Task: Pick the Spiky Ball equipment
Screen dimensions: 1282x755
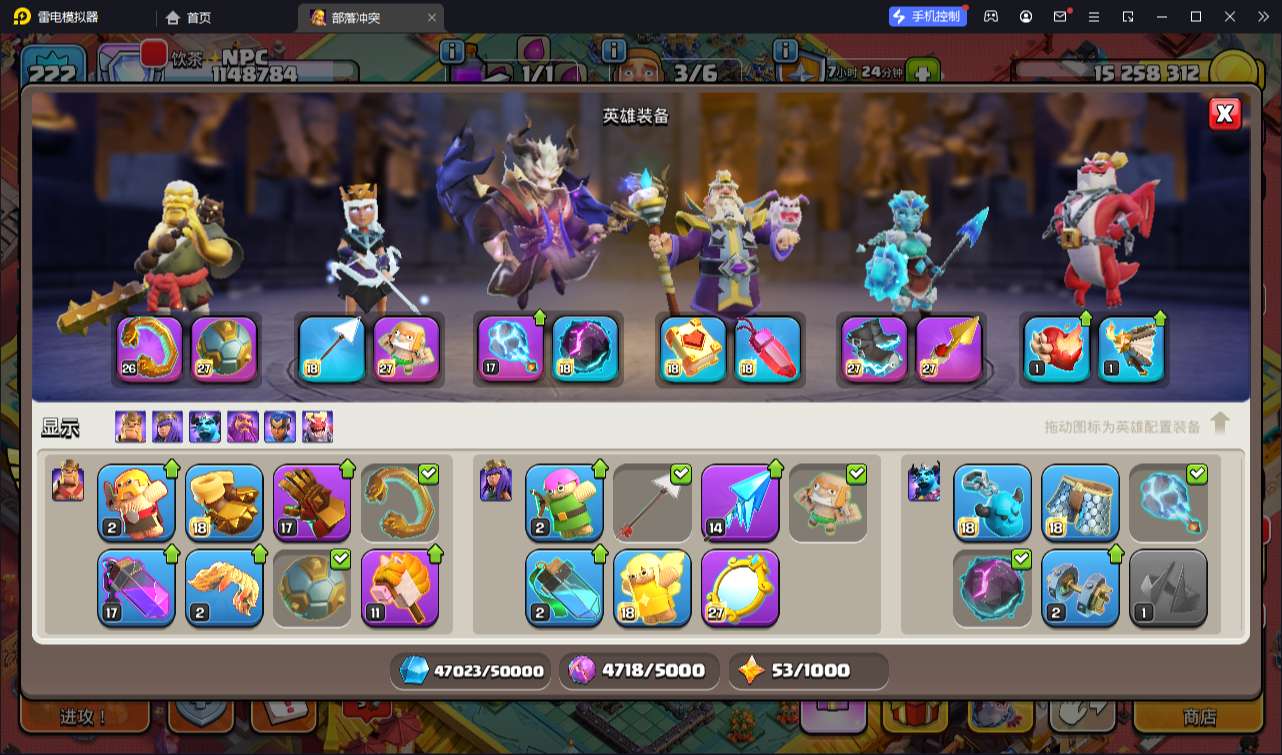Action: click(x=312, y=588)
